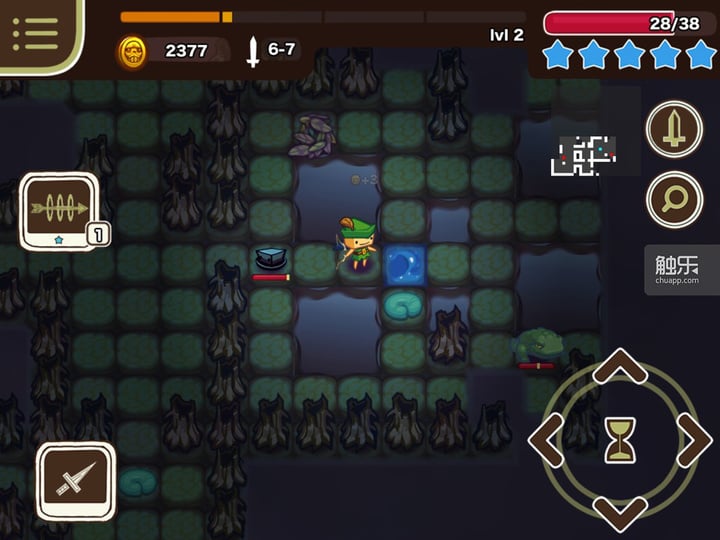Tap the sword attack button

coord(75,481)
